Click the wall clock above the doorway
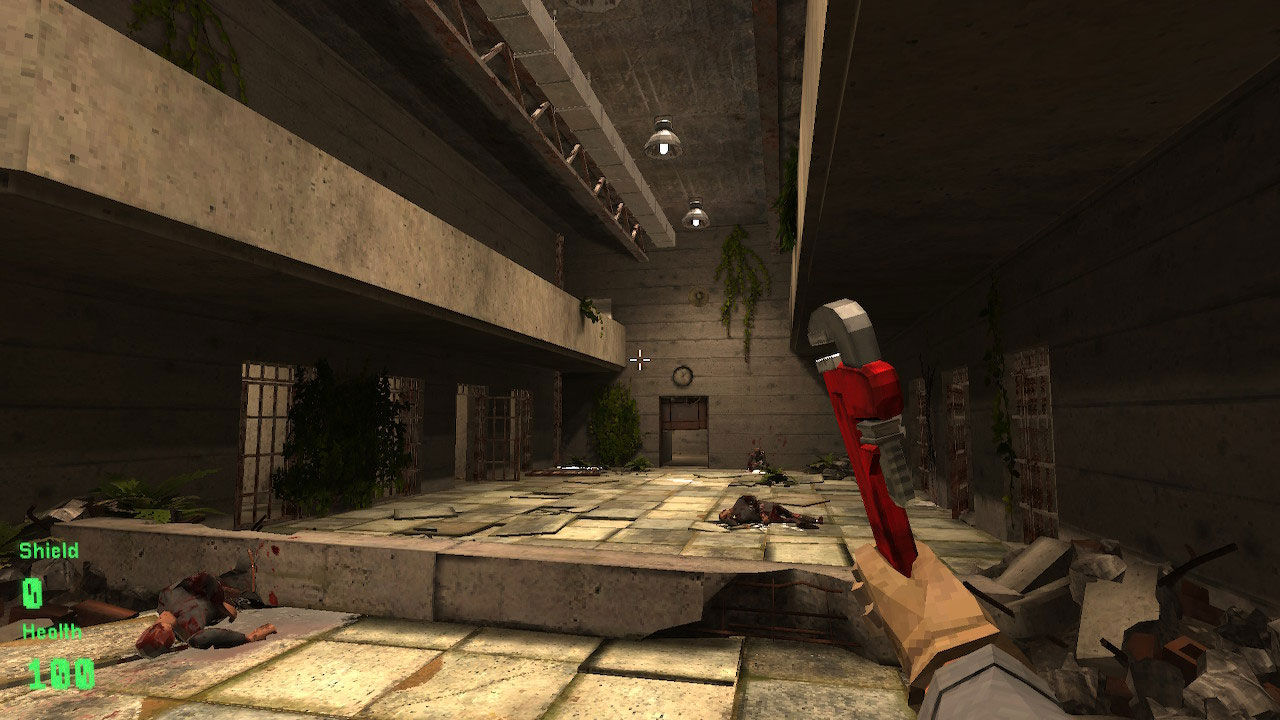This screenshot has height=720, width=1280. (x=681, y=375)
